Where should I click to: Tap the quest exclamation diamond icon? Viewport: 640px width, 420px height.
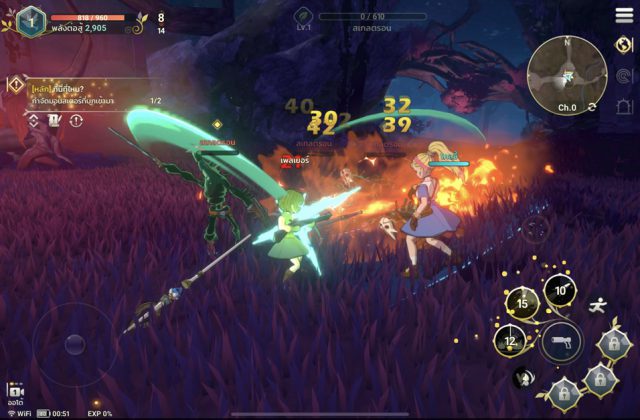click(15, 88)
